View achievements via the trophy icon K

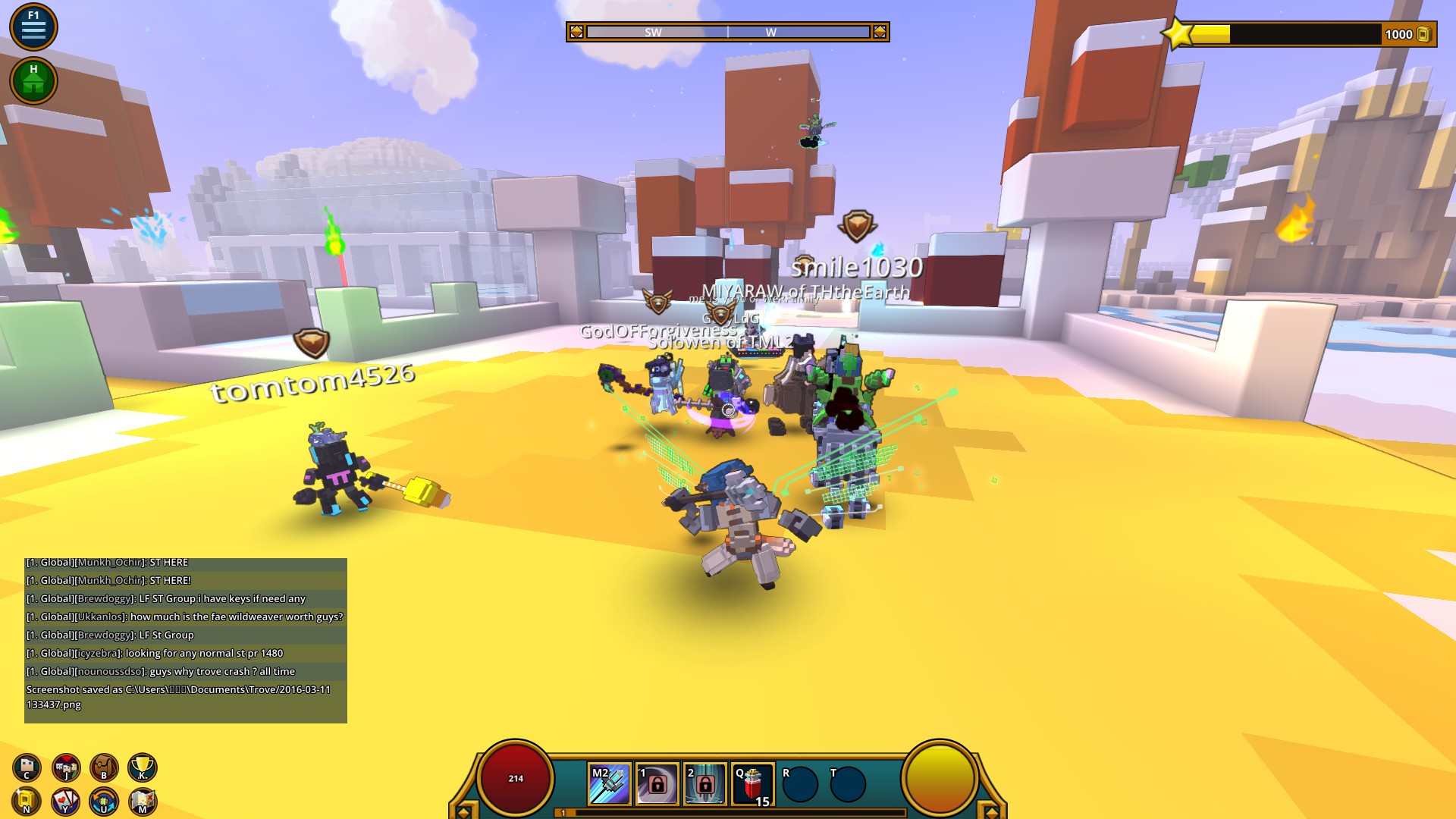pos(144,767)
